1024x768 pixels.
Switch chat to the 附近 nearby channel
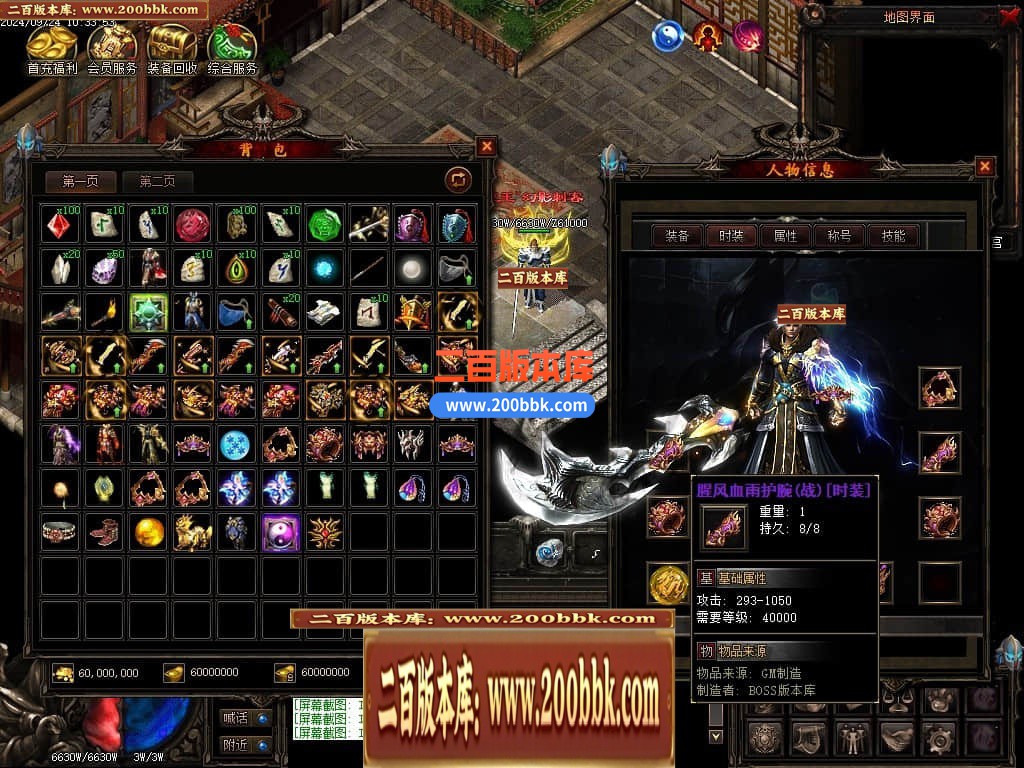(245, 745)
